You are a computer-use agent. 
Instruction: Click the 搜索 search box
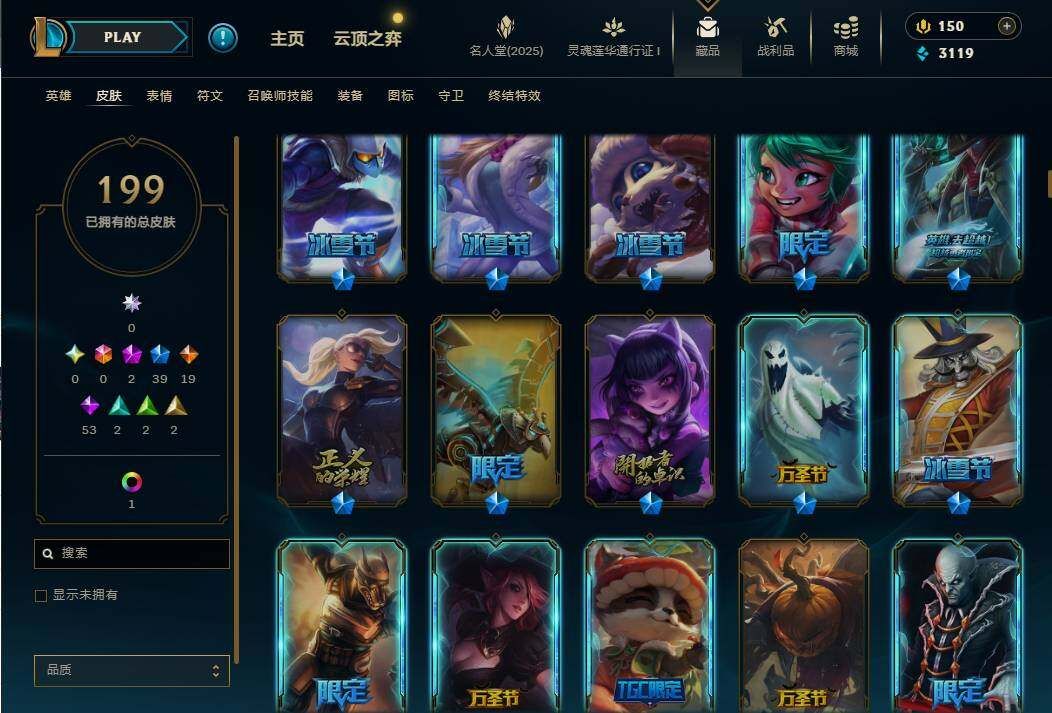point(132,553)
